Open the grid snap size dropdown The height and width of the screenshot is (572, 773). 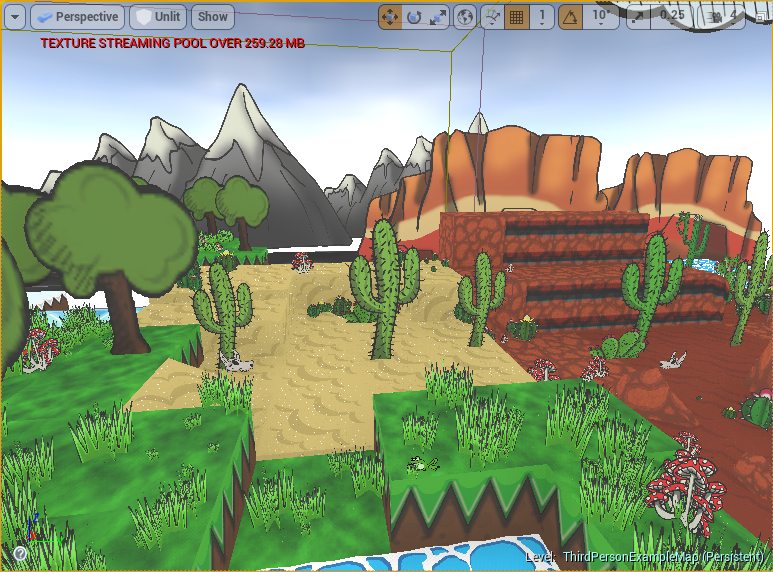tap(542, 17)
